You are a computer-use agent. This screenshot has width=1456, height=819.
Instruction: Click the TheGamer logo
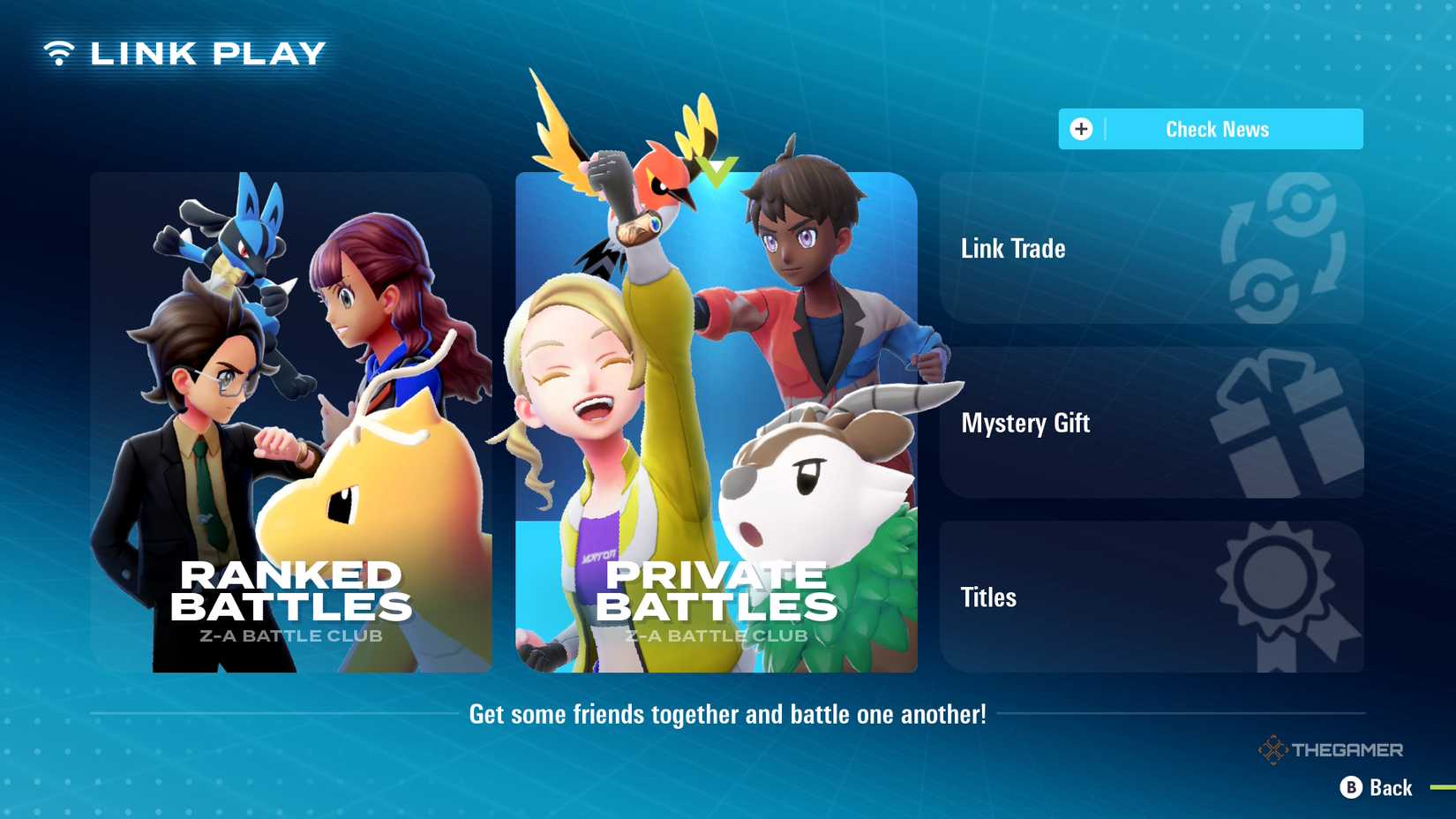point(1332,749)
